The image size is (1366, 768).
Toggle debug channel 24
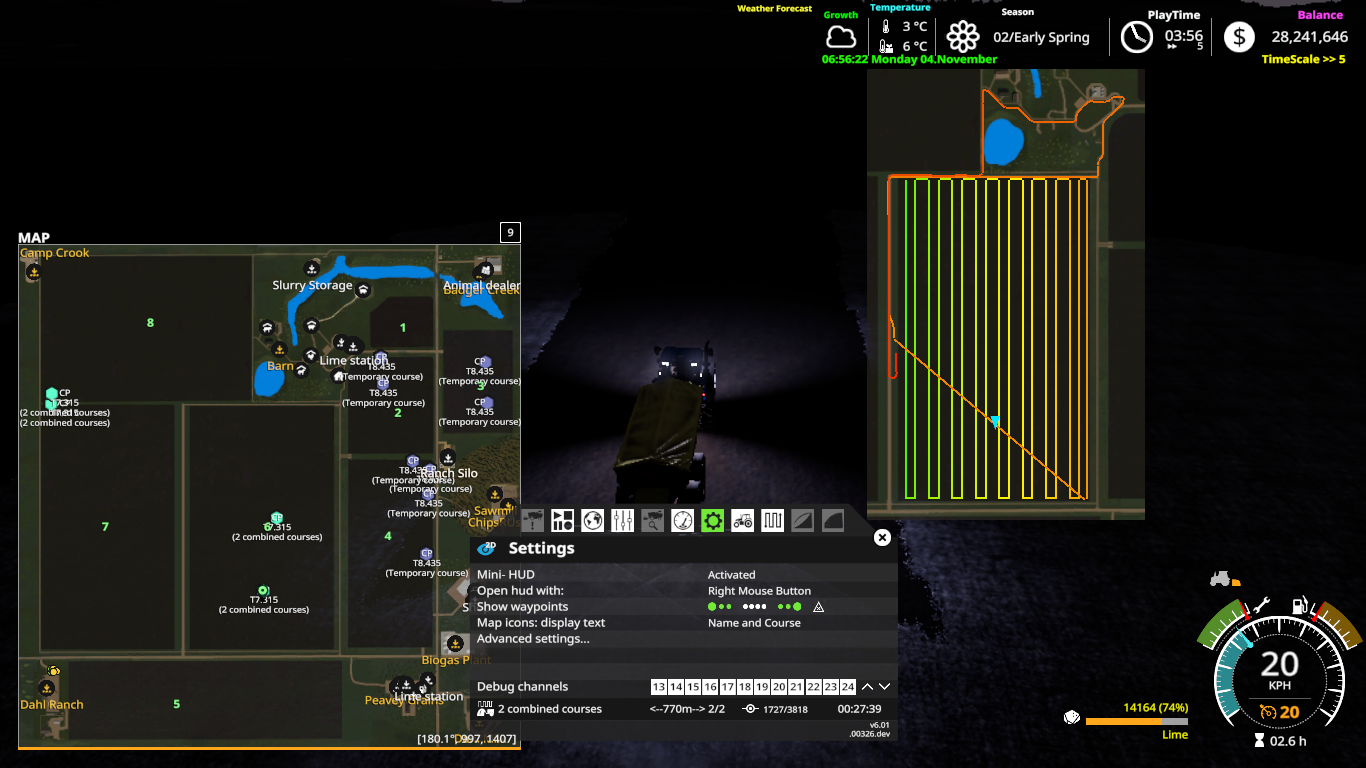(x=847, y=687)
